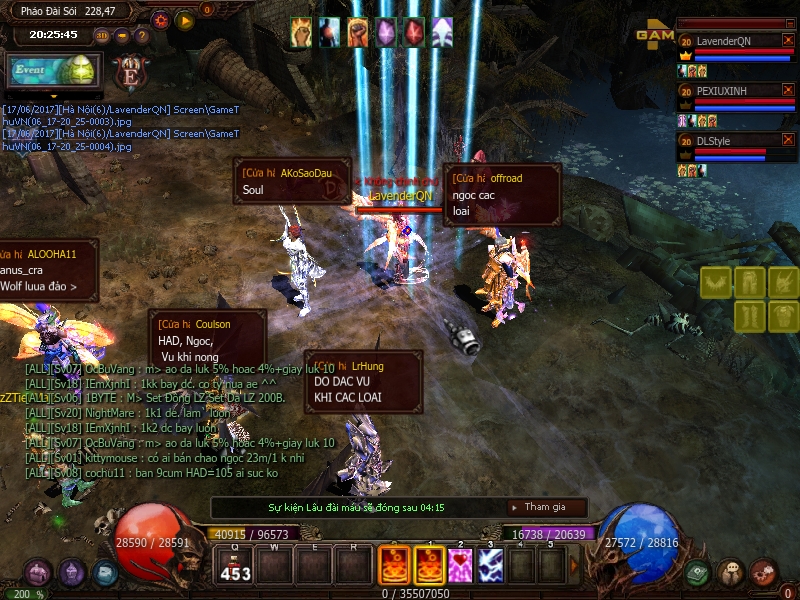
Task: Open Coulson's shop sign
Action: tap(207, 340)
